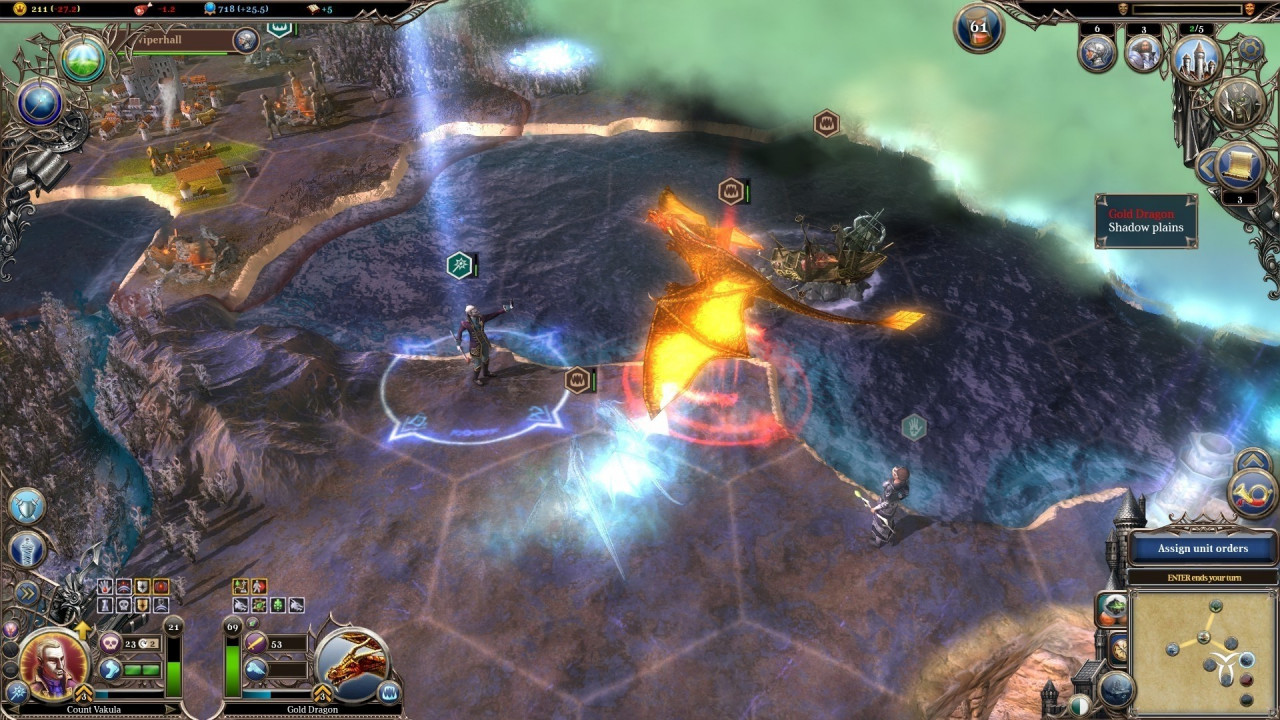Activate the sword and shield defend order
Image resolution: width=1280 pixels, height=720 pixels.
(x=27, y=507)
